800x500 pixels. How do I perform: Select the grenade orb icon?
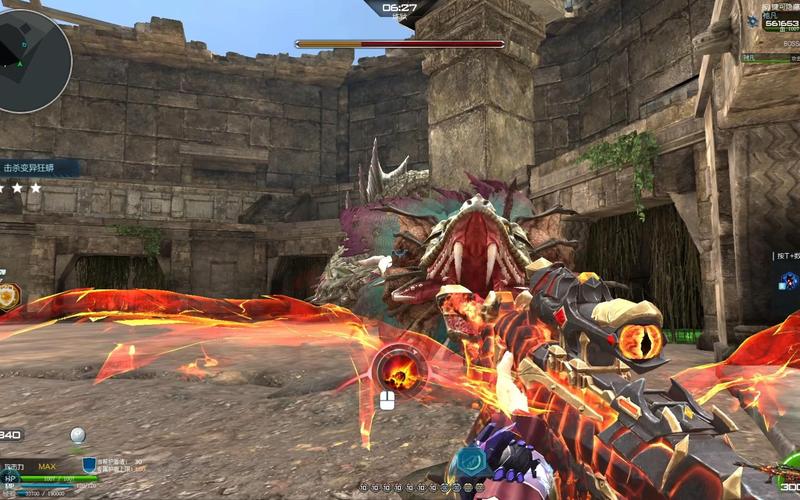tap(77, 435)
